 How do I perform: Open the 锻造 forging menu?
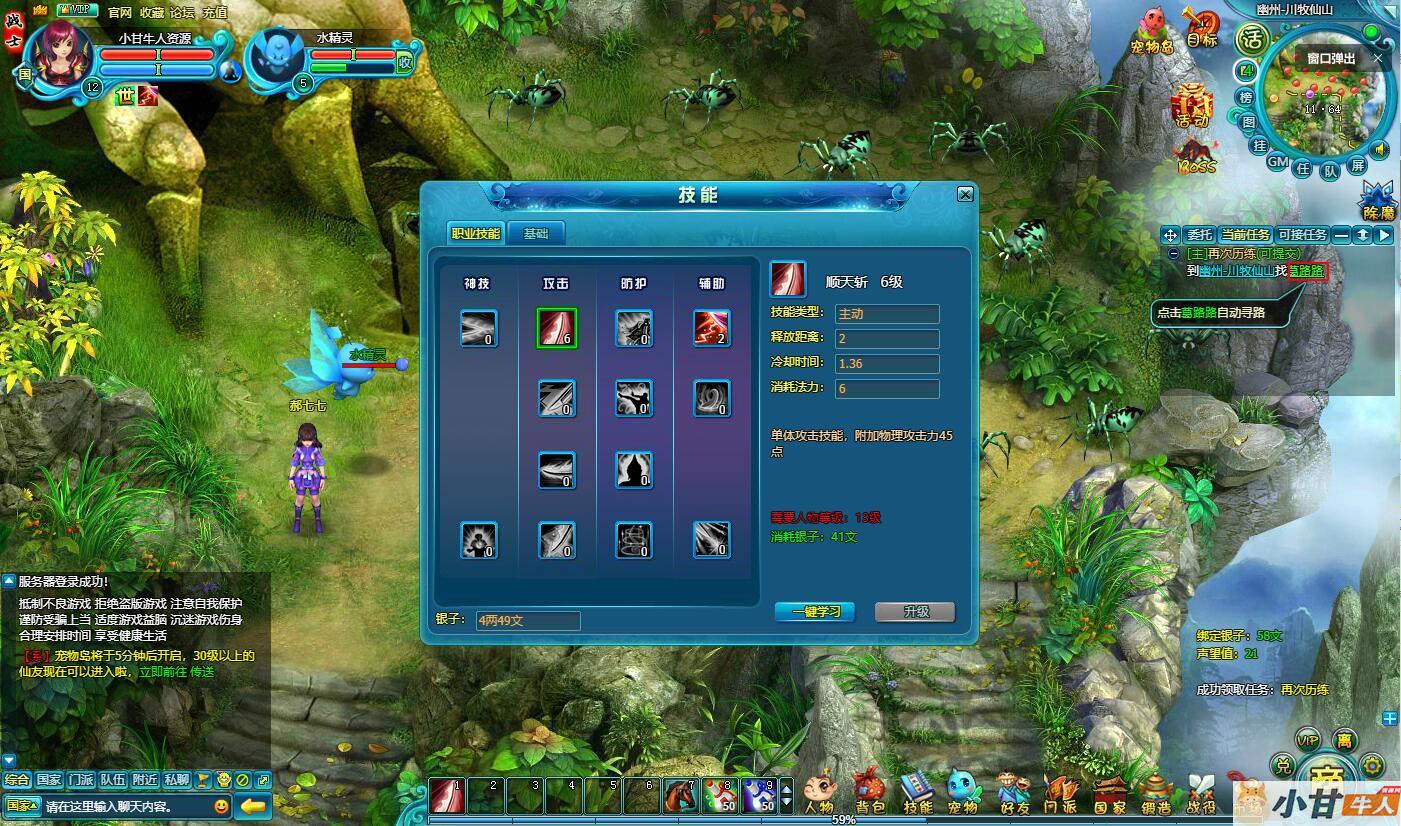click(1157, 793)
